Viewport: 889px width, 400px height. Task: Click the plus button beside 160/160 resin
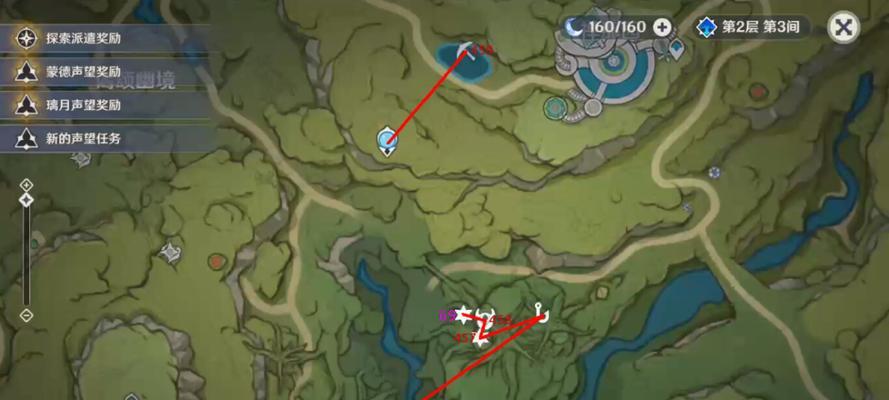click(x=662, y=26)
